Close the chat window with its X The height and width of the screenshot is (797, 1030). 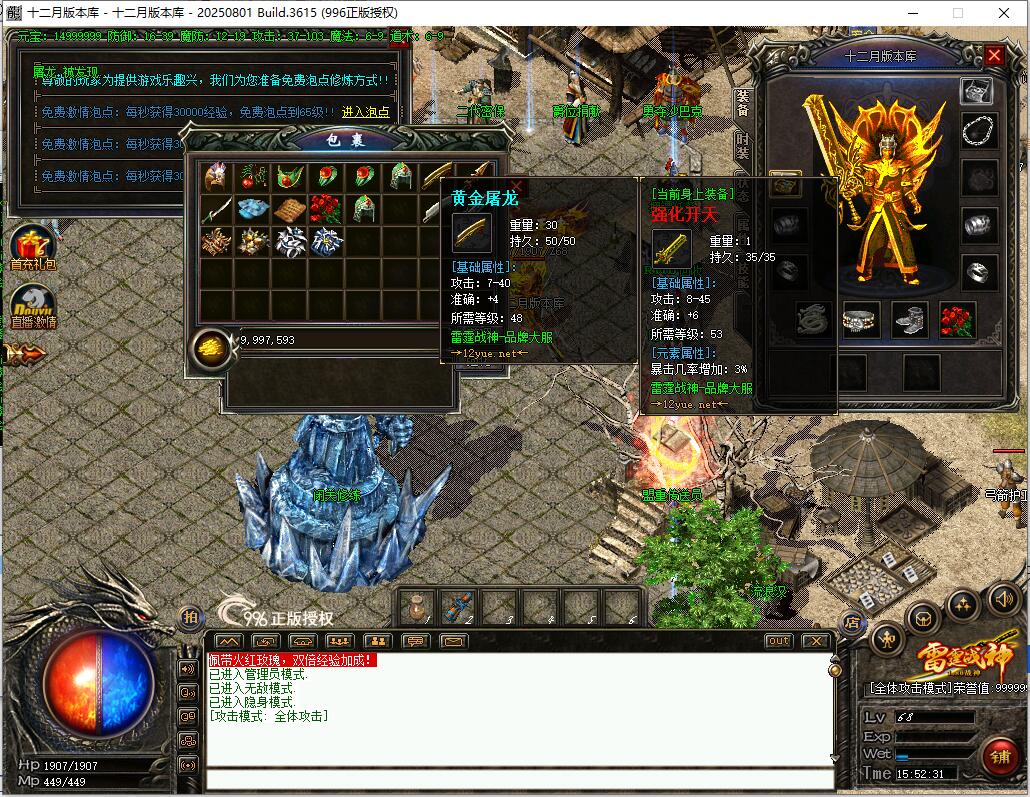[816, 641]
